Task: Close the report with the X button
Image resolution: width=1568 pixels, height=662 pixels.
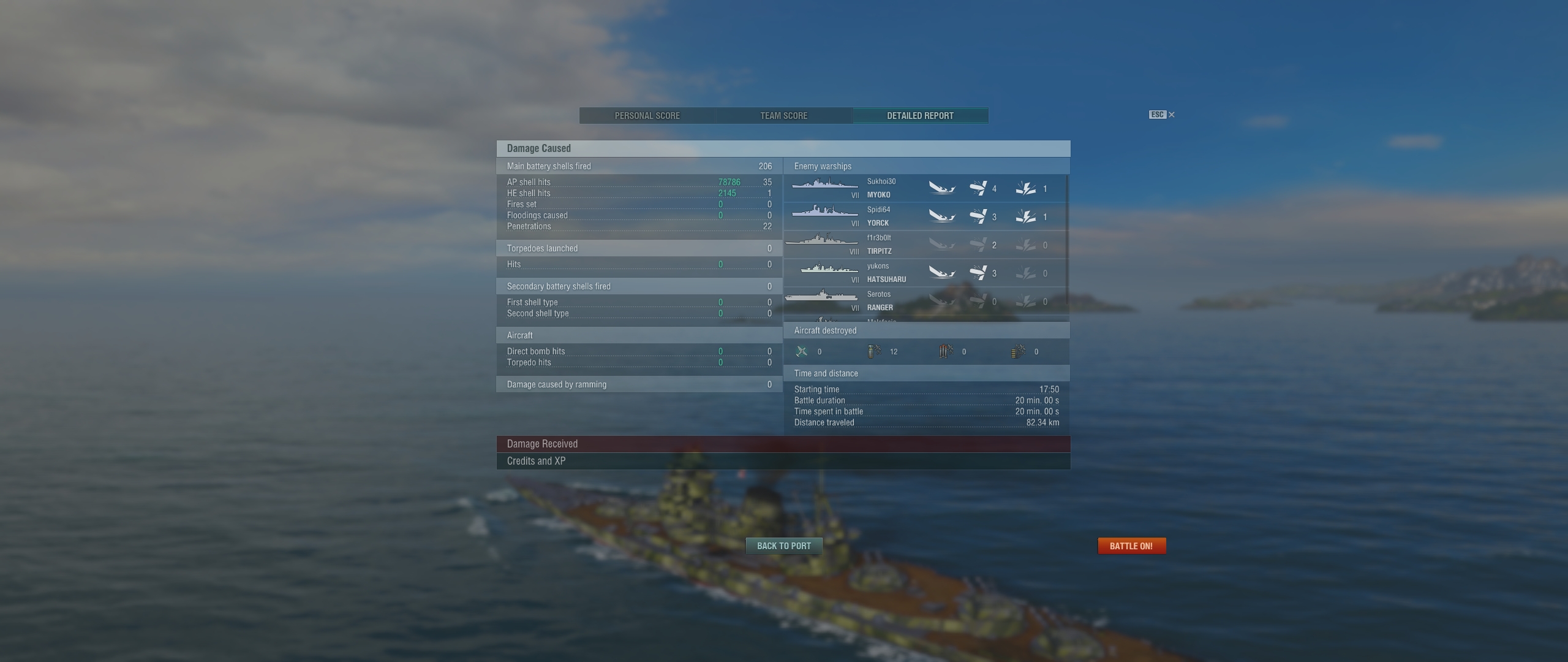Action: click(x=1171, y=115)
